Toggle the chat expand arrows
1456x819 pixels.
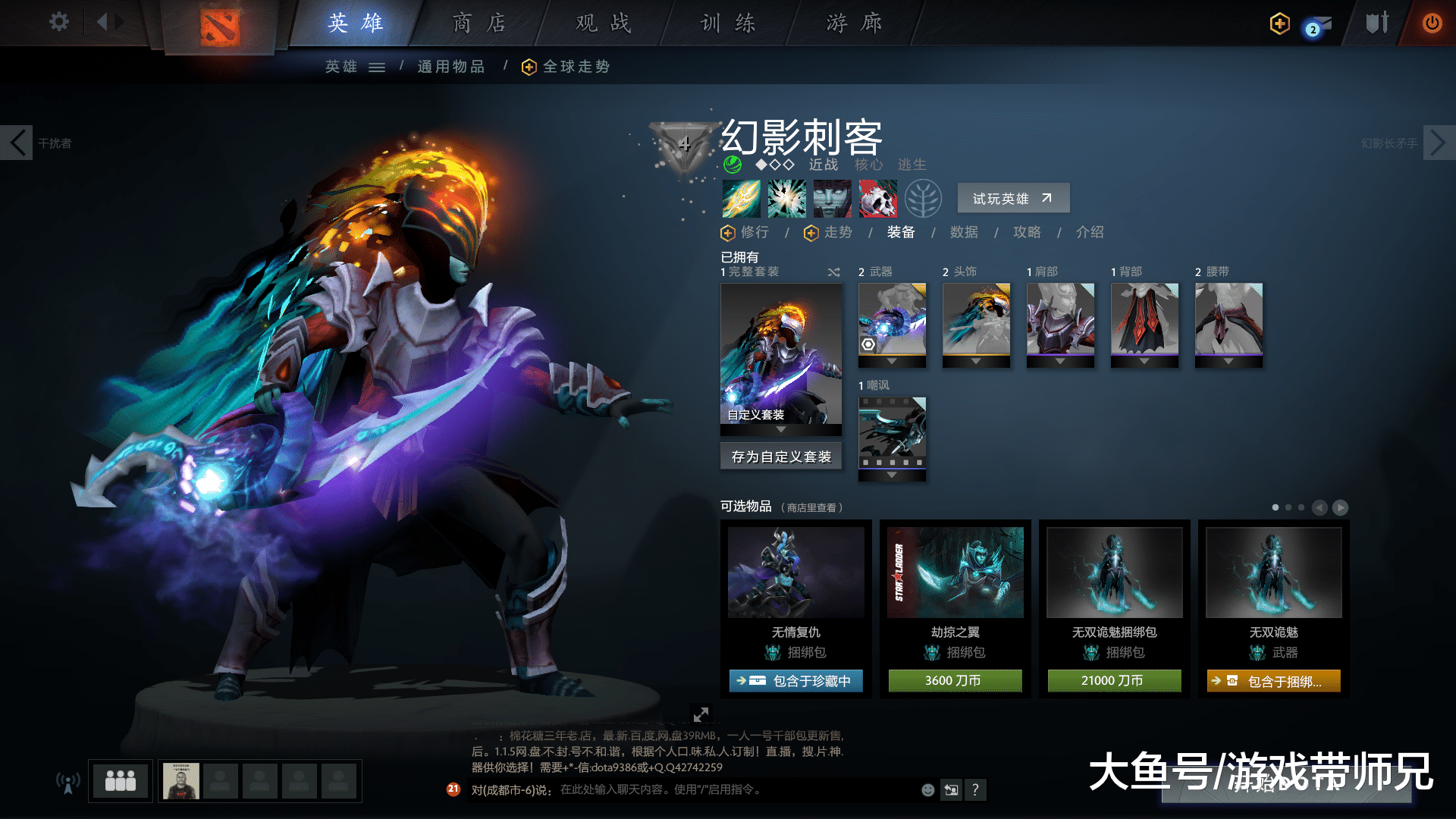[x=701, y=714]
